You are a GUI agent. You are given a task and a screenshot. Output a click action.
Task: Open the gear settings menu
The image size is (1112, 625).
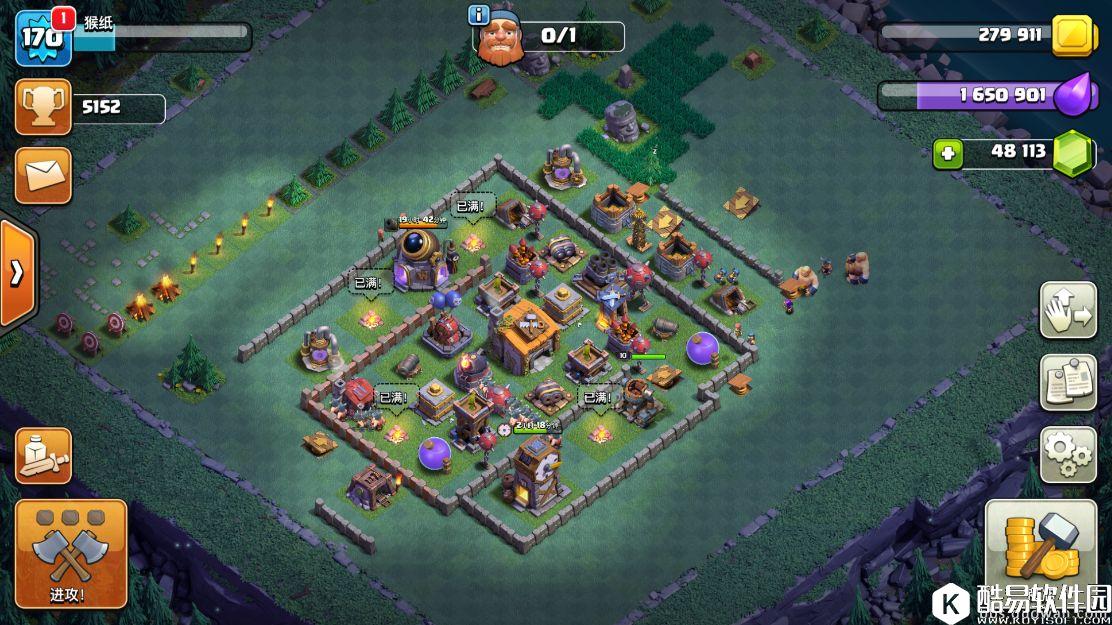1068,455
